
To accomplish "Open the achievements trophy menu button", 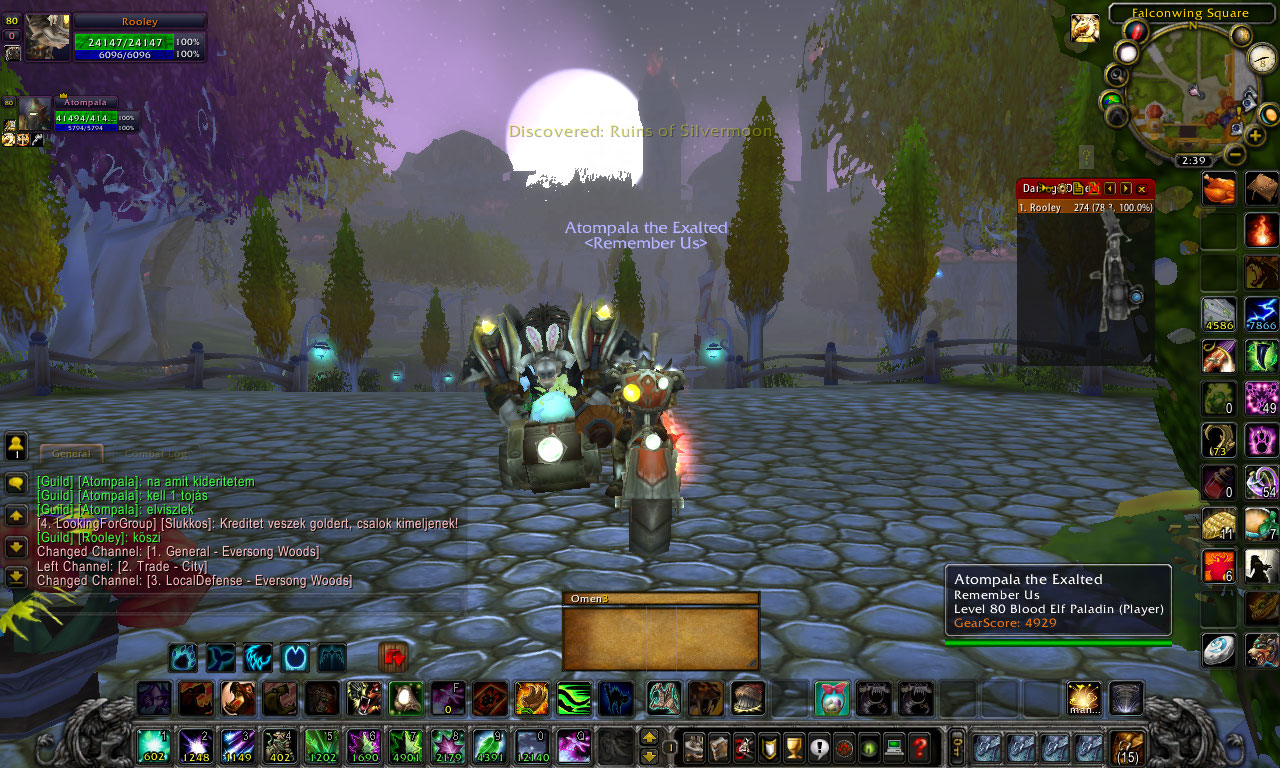I will coord(794,747).
